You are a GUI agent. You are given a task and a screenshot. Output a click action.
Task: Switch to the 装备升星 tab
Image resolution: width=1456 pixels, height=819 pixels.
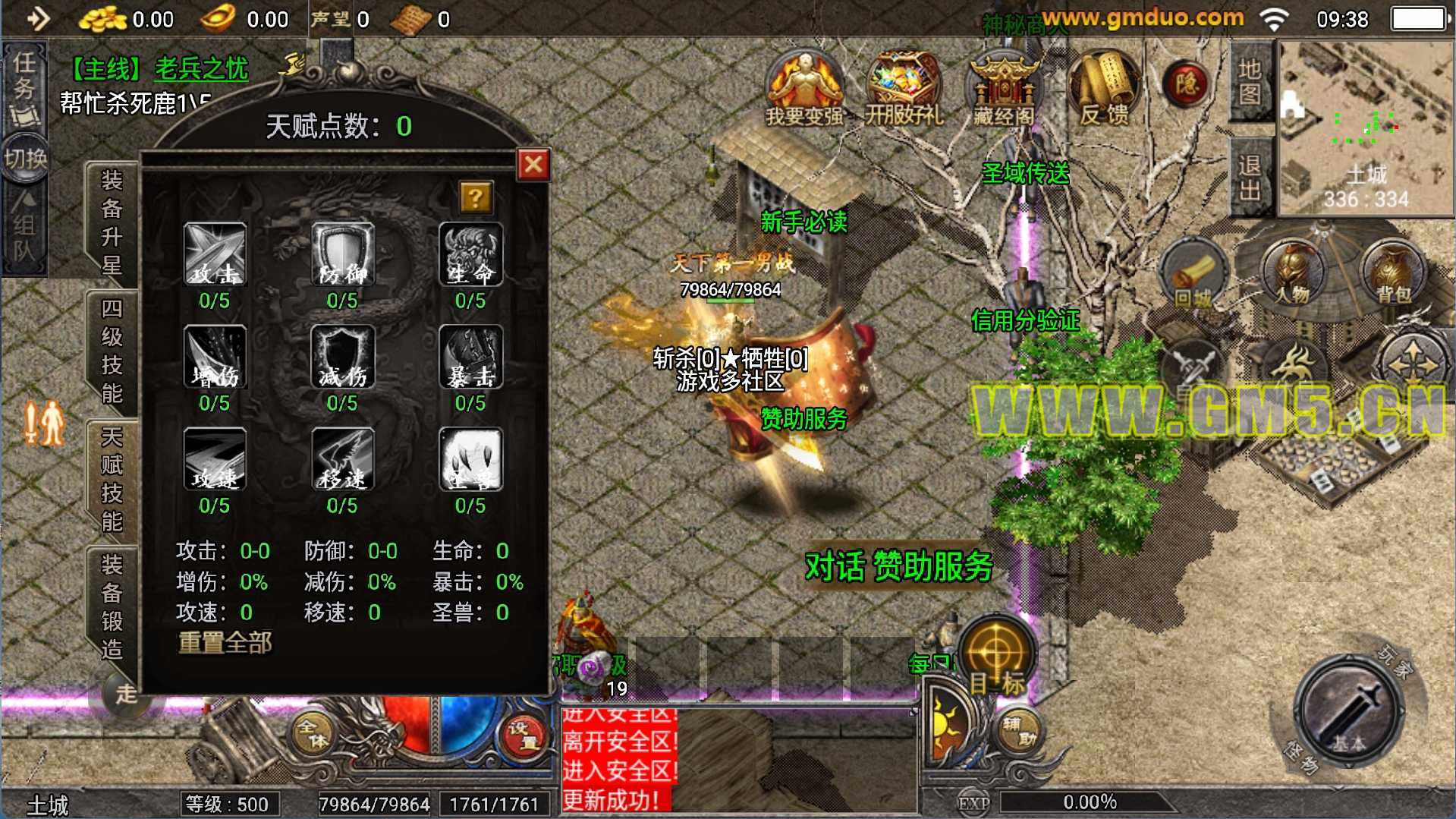(x=112, y=222)
